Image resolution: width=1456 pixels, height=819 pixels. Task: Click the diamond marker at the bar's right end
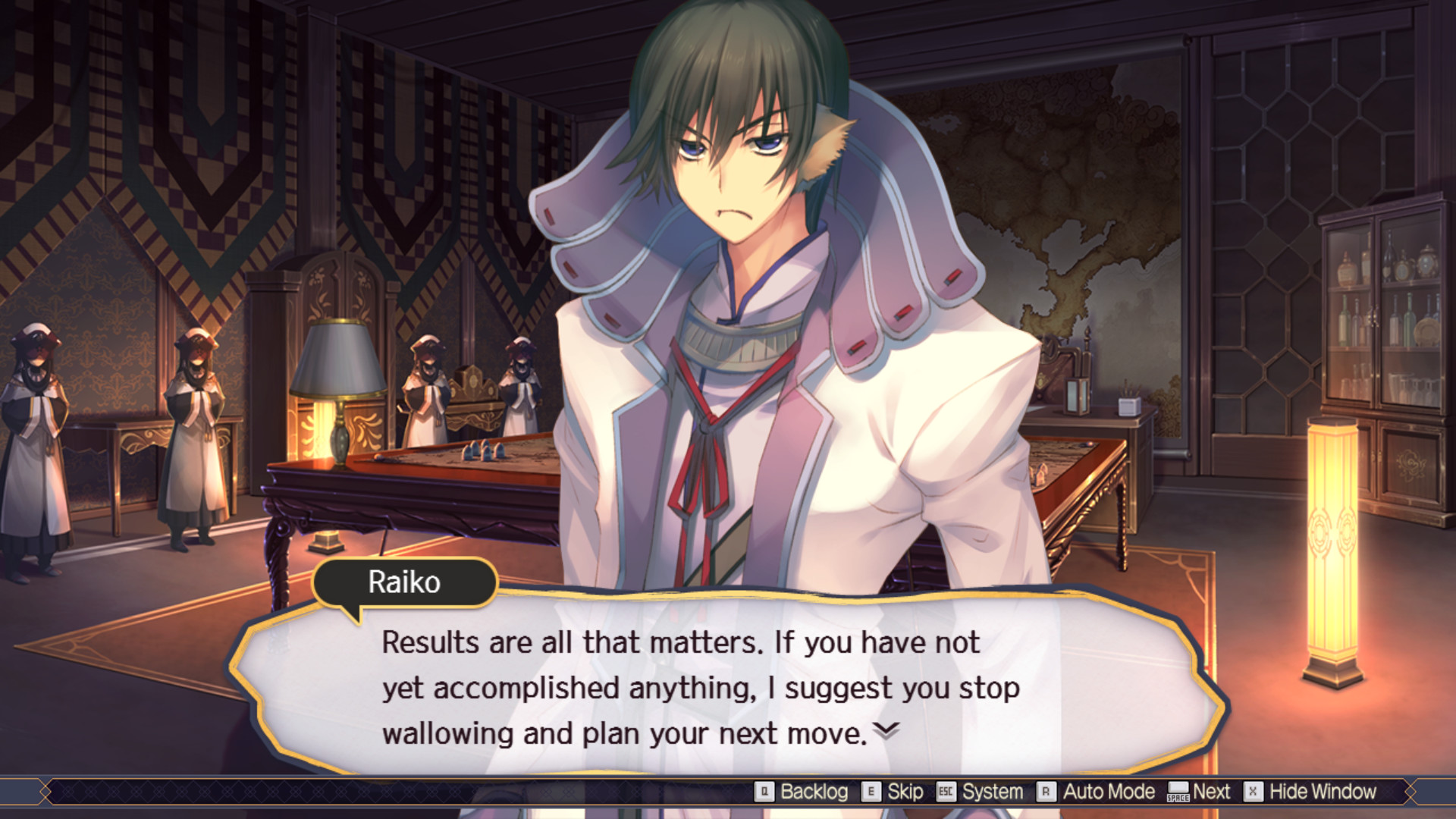click(x=1411, y=791)
